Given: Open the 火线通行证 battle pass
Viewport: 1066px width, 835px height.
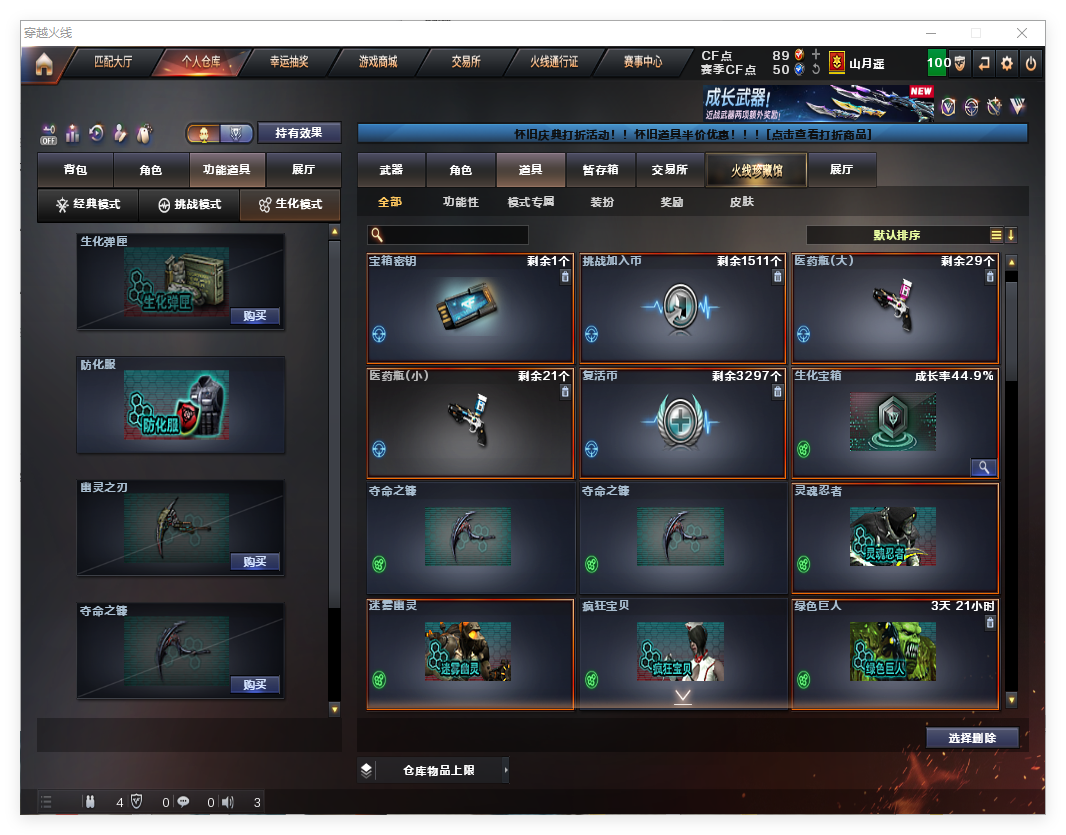Looking at the screenshot, I should [554, 62].
